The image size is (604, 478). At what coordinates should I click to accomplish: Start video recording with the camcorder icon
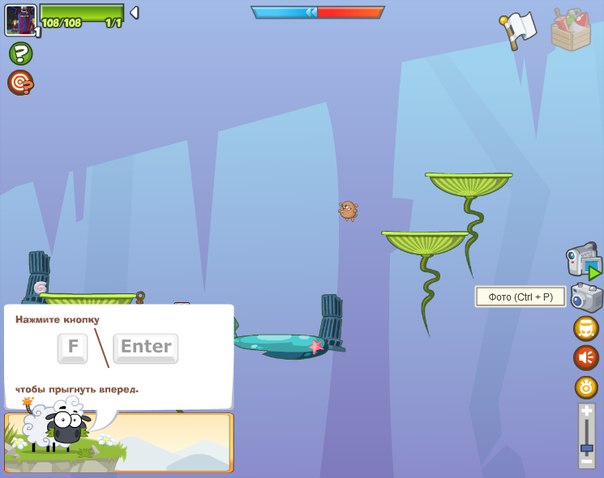[583, 262]
